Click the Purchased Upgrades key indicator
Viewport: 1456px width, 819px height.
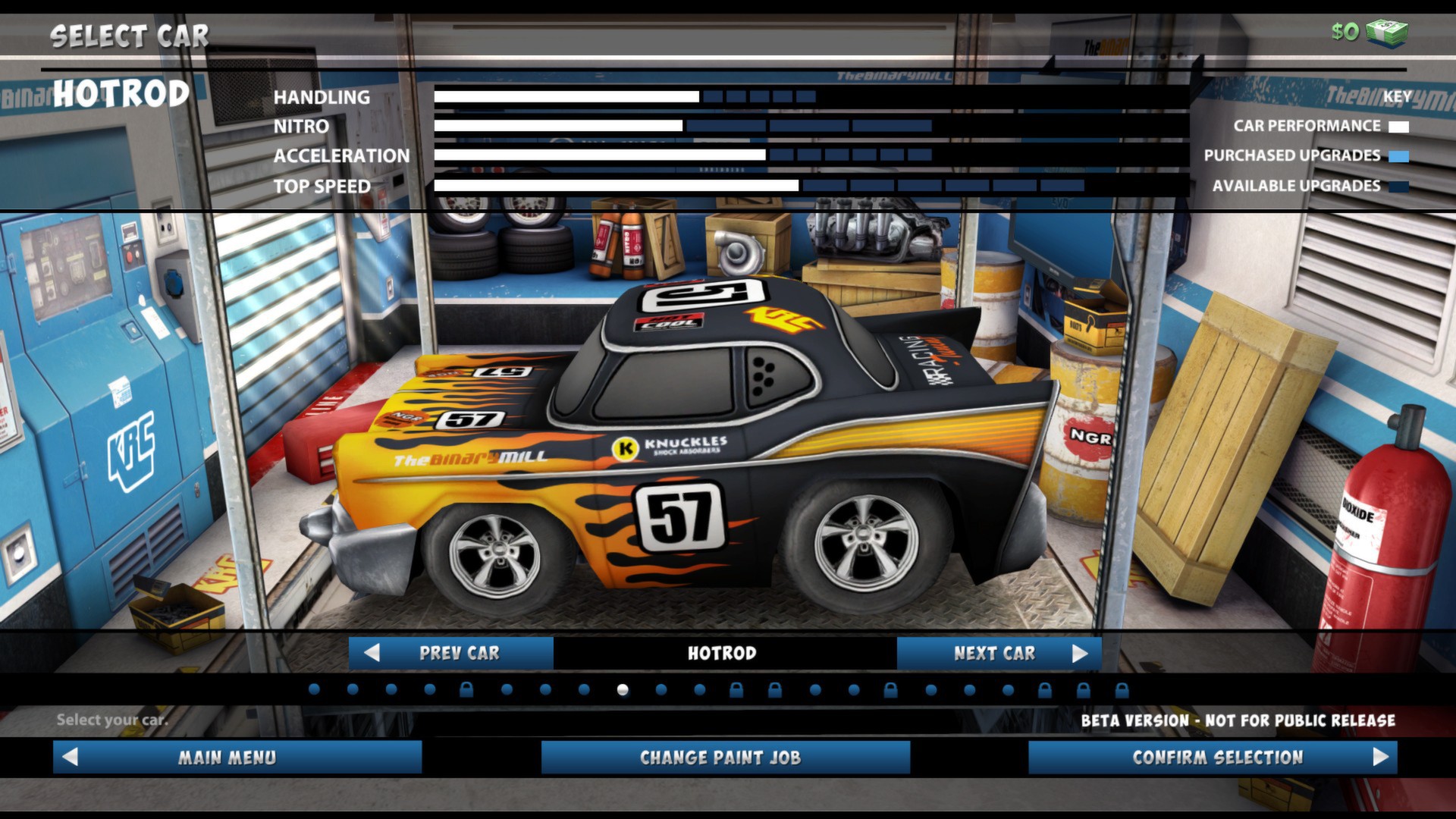point(1398,155)
